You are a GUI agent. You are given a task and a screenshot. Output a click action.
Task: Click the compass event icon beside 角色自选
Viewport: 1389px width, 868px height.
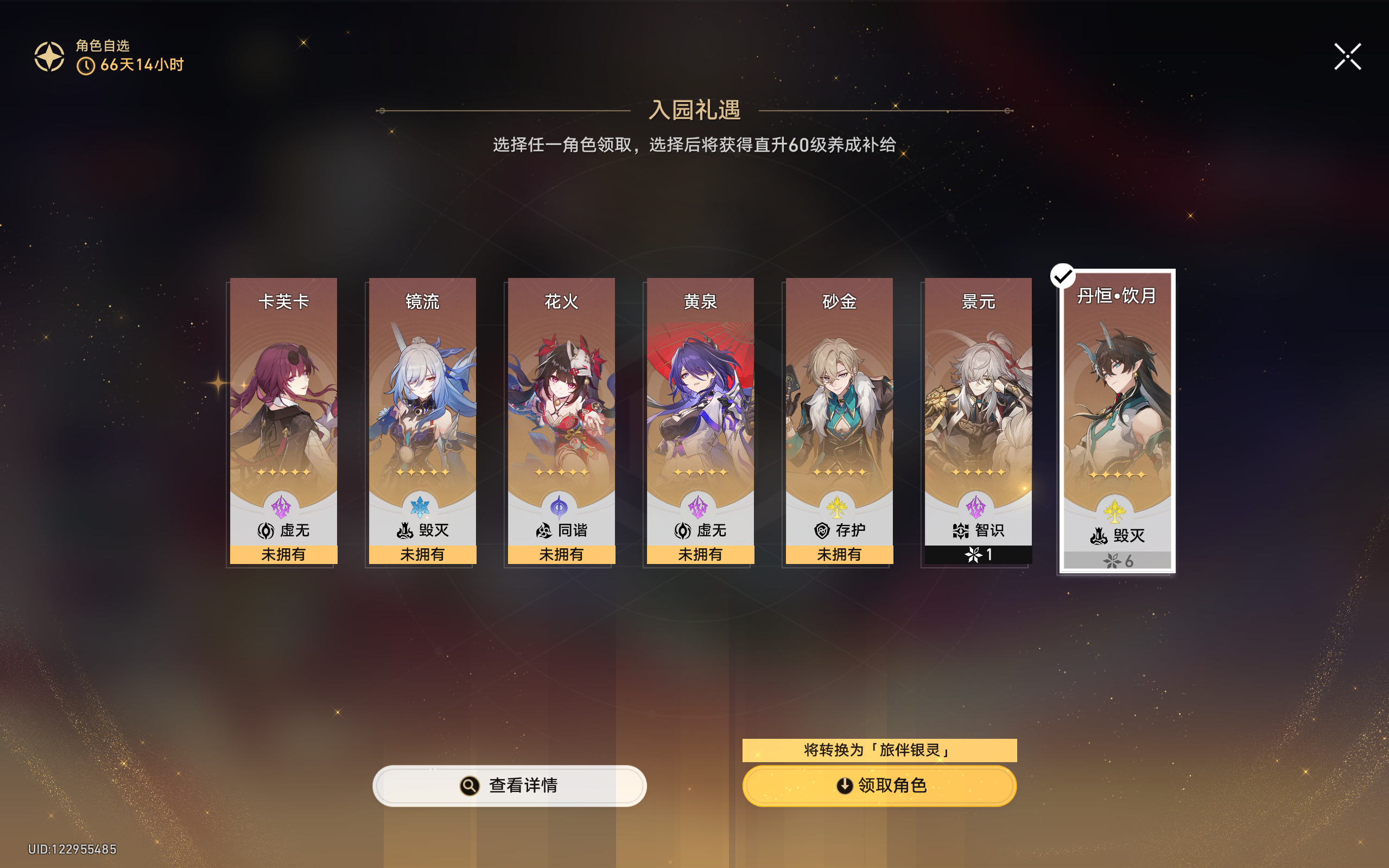coord(49,56)
